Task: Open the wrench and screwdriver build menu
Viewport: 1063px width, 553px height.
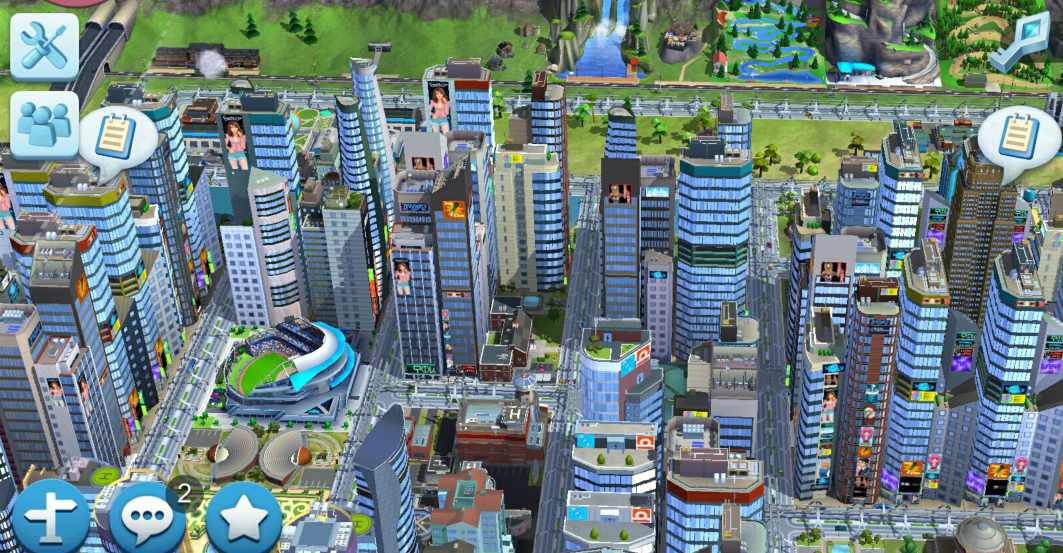Action: point(44,46)
